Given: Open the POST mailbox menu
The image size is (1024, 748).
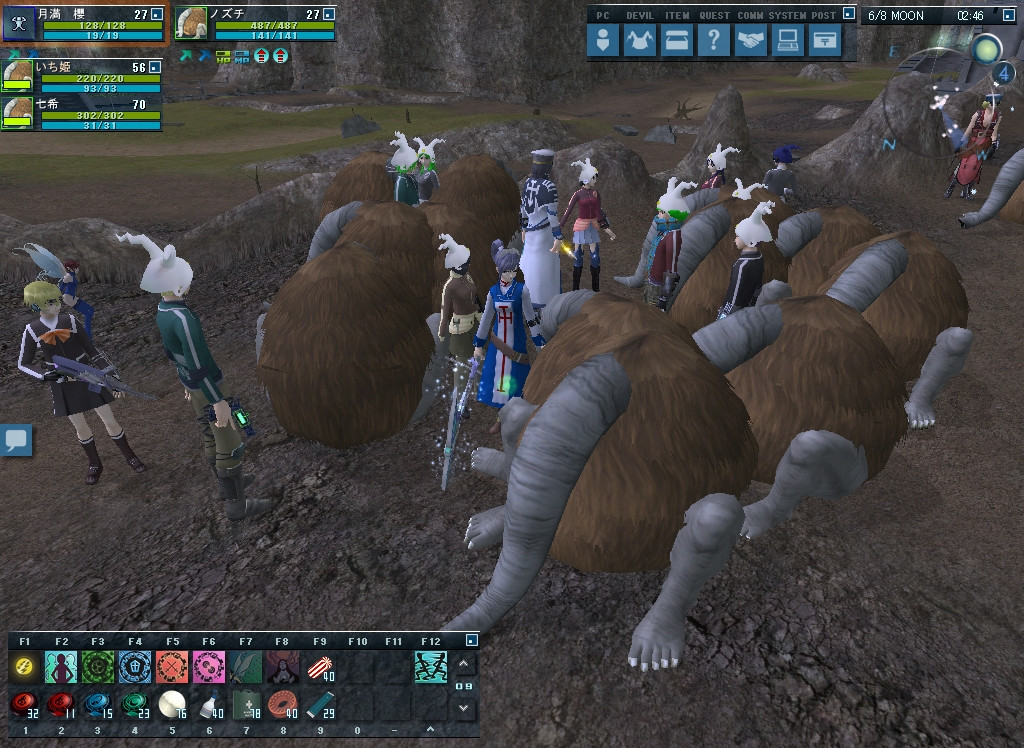Looking at the screenshot, I should pos(824,41).
